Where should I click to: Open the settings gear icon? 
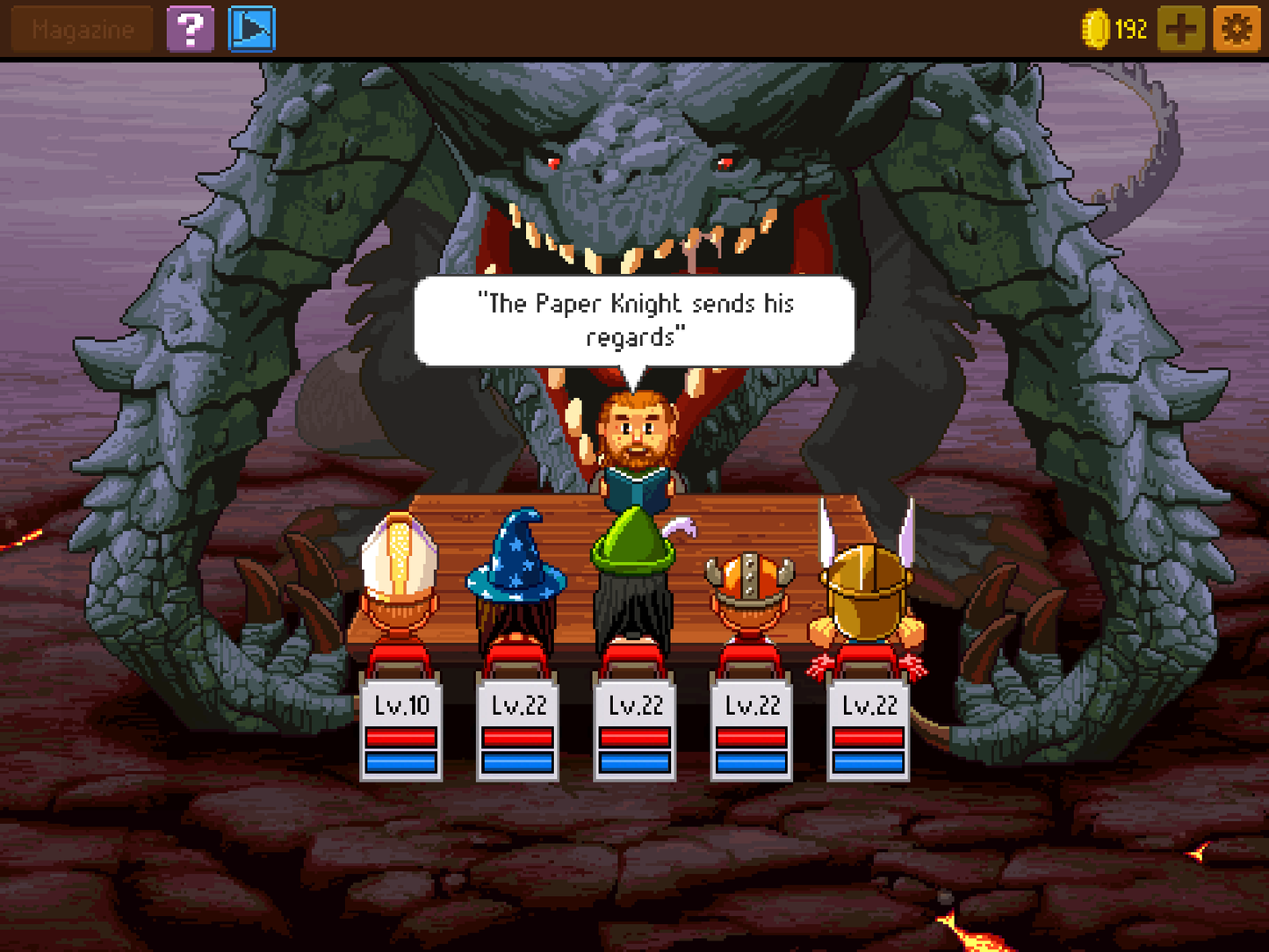(x=1237, y=28)
